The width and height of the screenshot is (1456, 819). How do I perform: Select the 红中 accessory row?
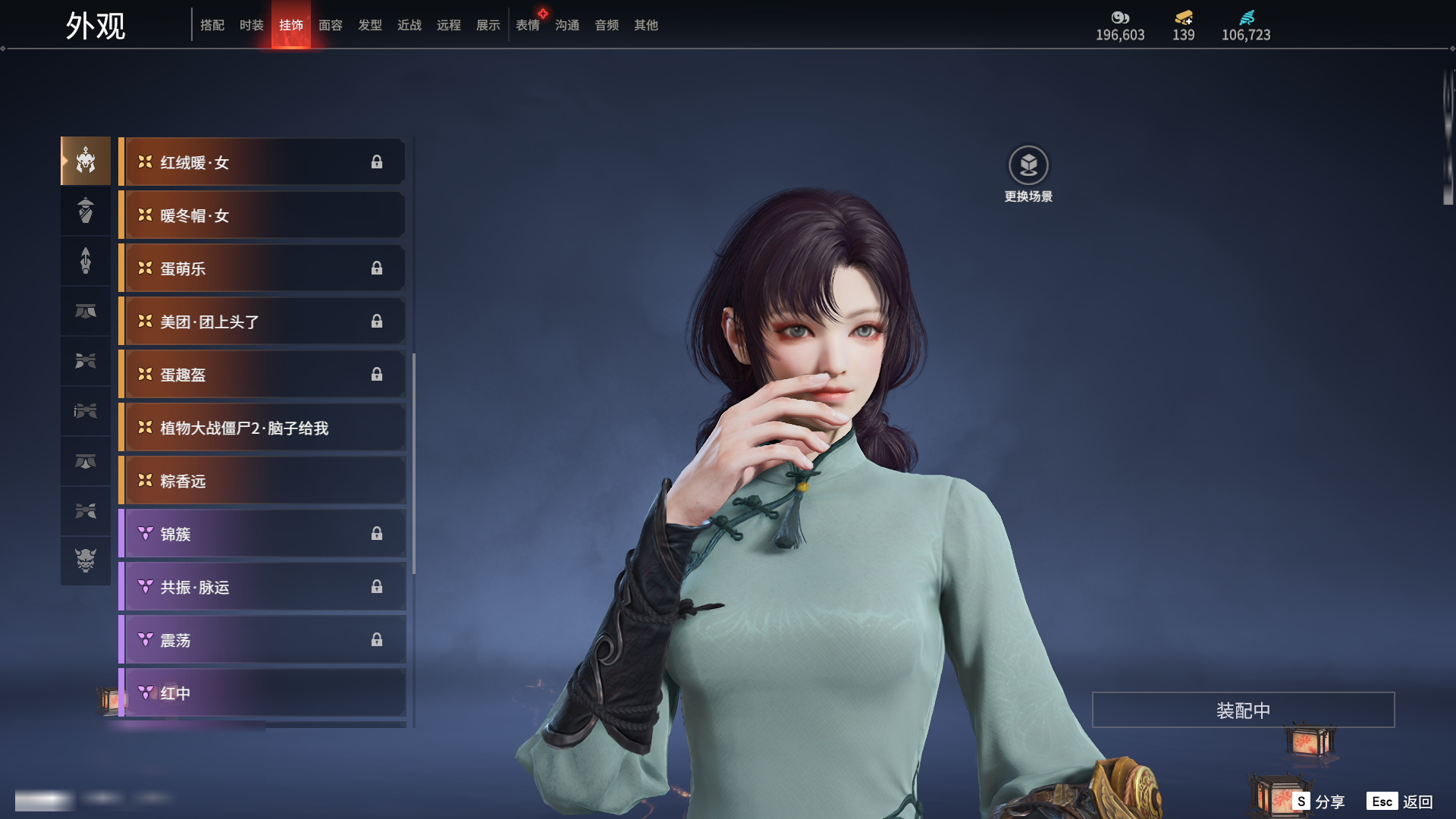pyautogui.click(x=262, y=693)
